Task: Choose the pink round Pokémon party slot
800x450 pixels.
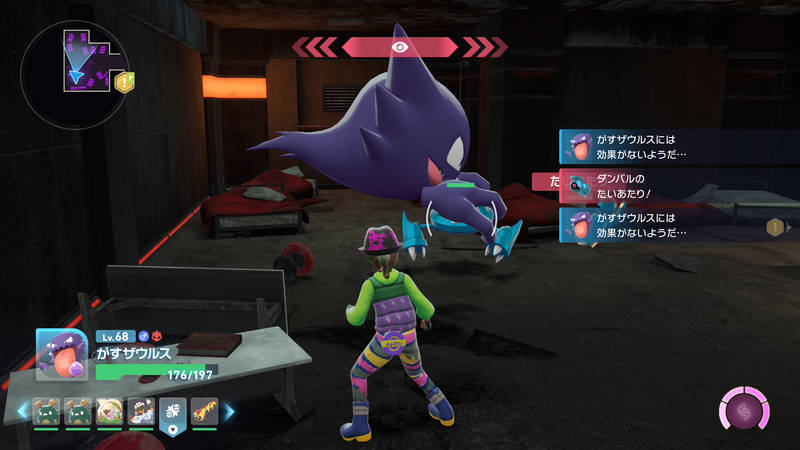Action: tap(110, 410)
